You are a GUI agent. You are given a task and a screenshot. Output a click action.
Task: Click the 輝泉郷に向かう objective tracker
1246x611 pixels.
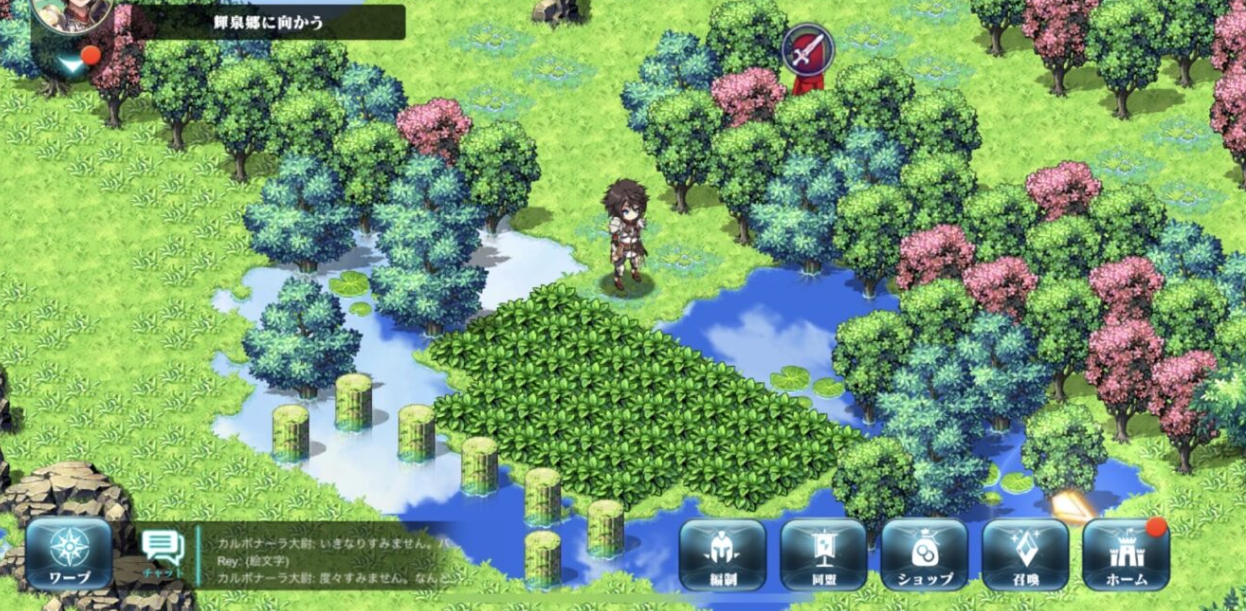268,22
